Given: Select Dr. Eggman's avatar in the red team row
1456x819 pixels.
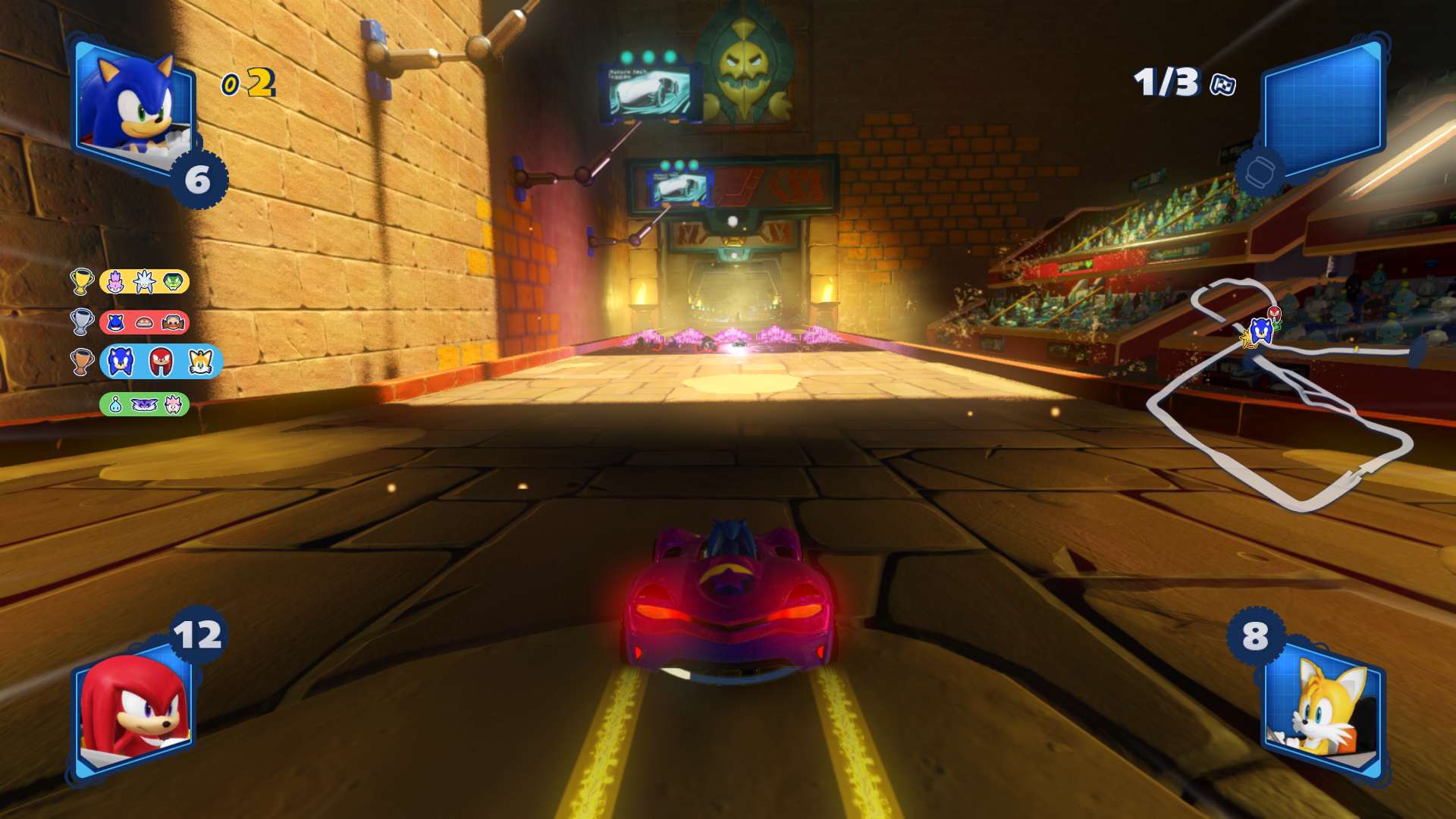Looking at the screenshot, I should [x=172, y=322].
